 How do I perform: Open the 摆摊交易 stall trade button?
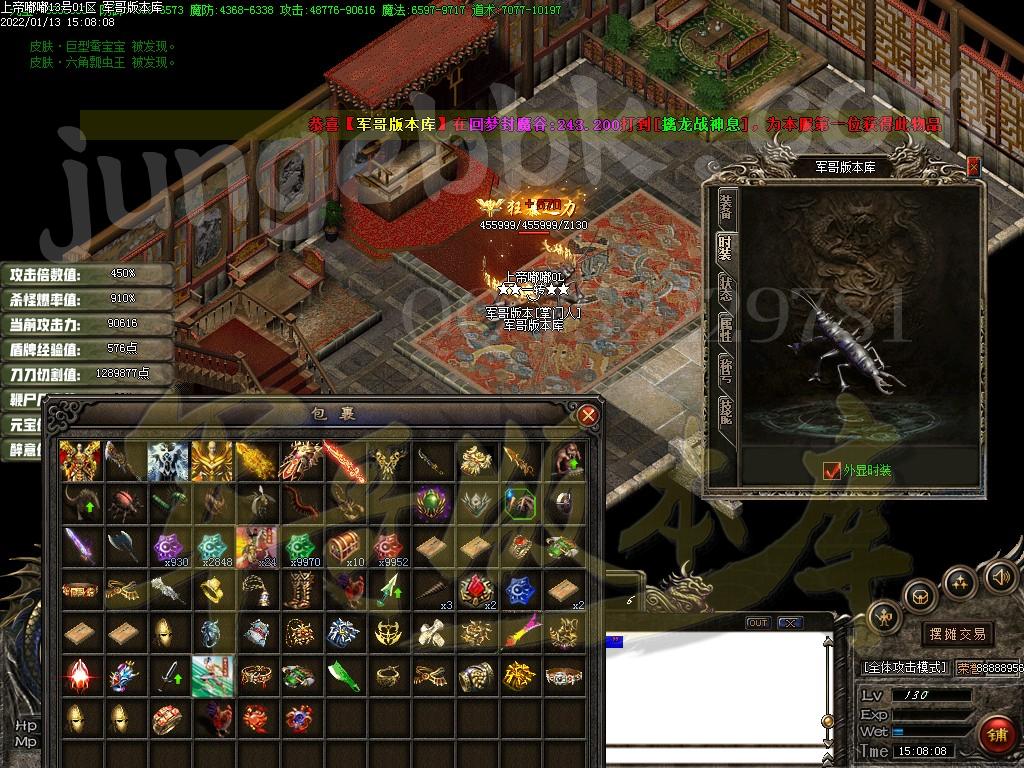[957, 634]
